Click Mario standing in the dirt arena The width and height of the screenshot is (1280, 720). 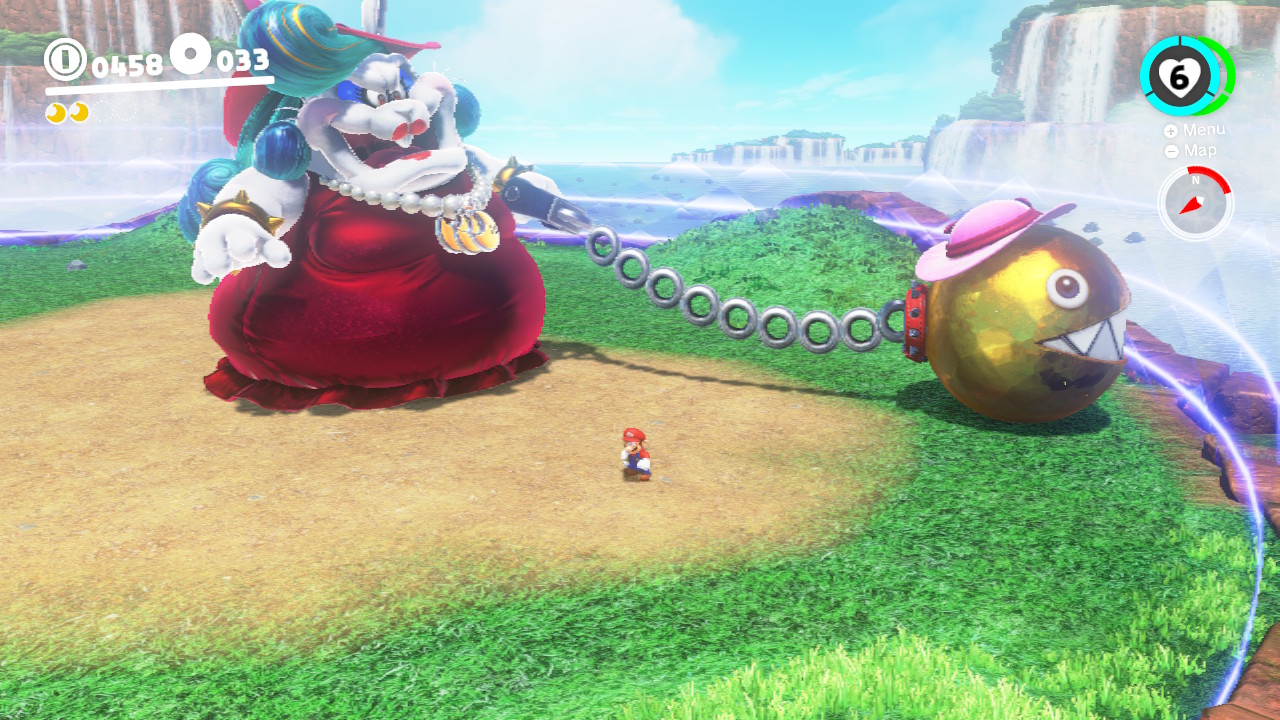pyautogui.click(x=637, y=452)
